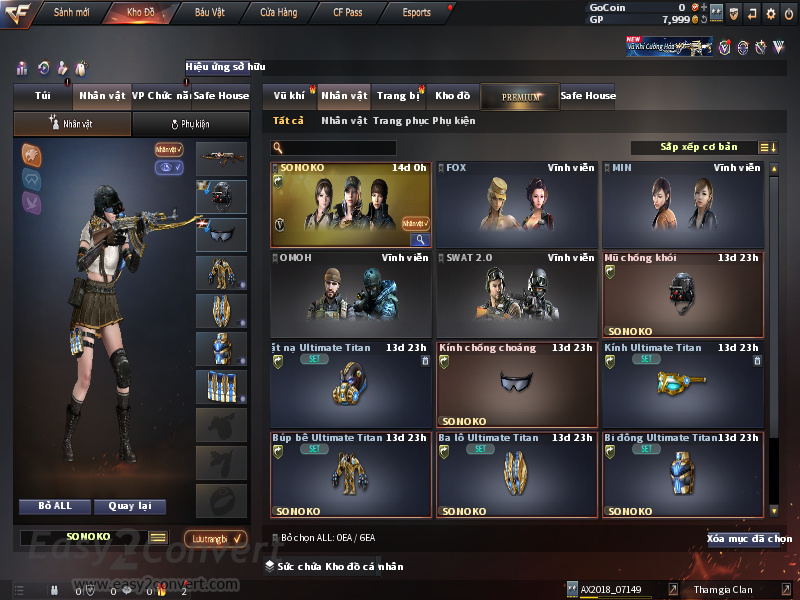Open the Esports tab
The width and height of the screenshot is (800, 600).
click(x=416, y=13)
